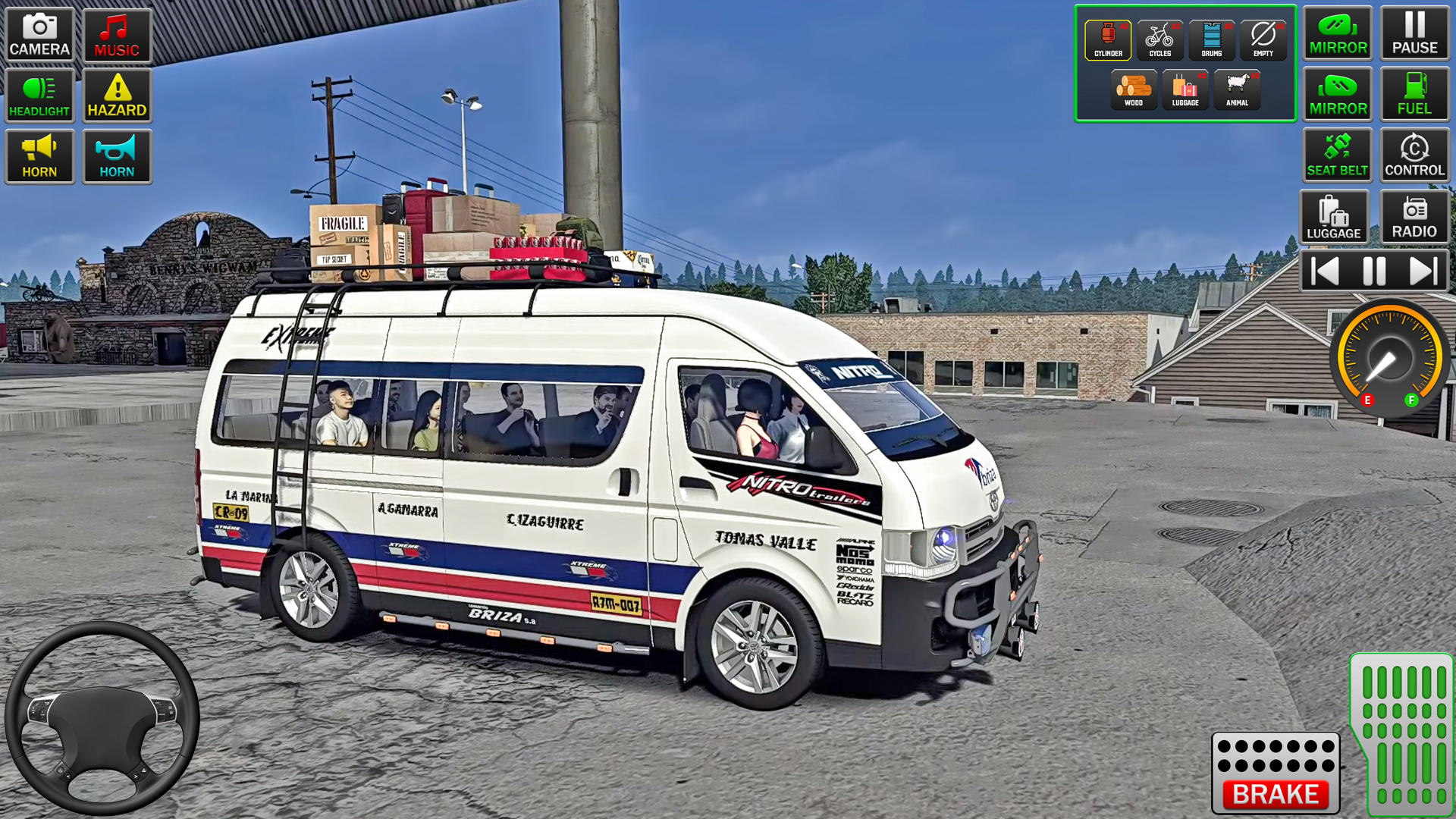Turn on the Radio
The width and height of the screenshot is (1456, 819).
coord(1414,216)
